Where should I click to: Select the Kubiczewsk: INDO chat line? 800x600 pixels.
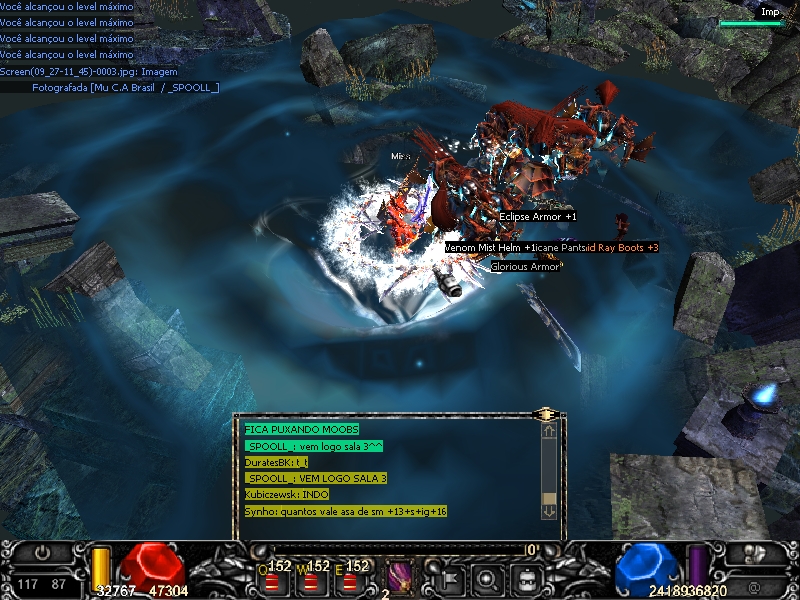pos(286,494)
